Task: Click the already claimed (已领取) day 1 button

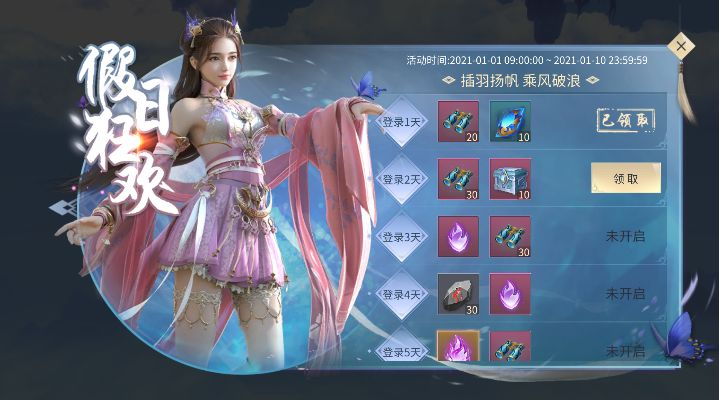Action: (625, 120)
